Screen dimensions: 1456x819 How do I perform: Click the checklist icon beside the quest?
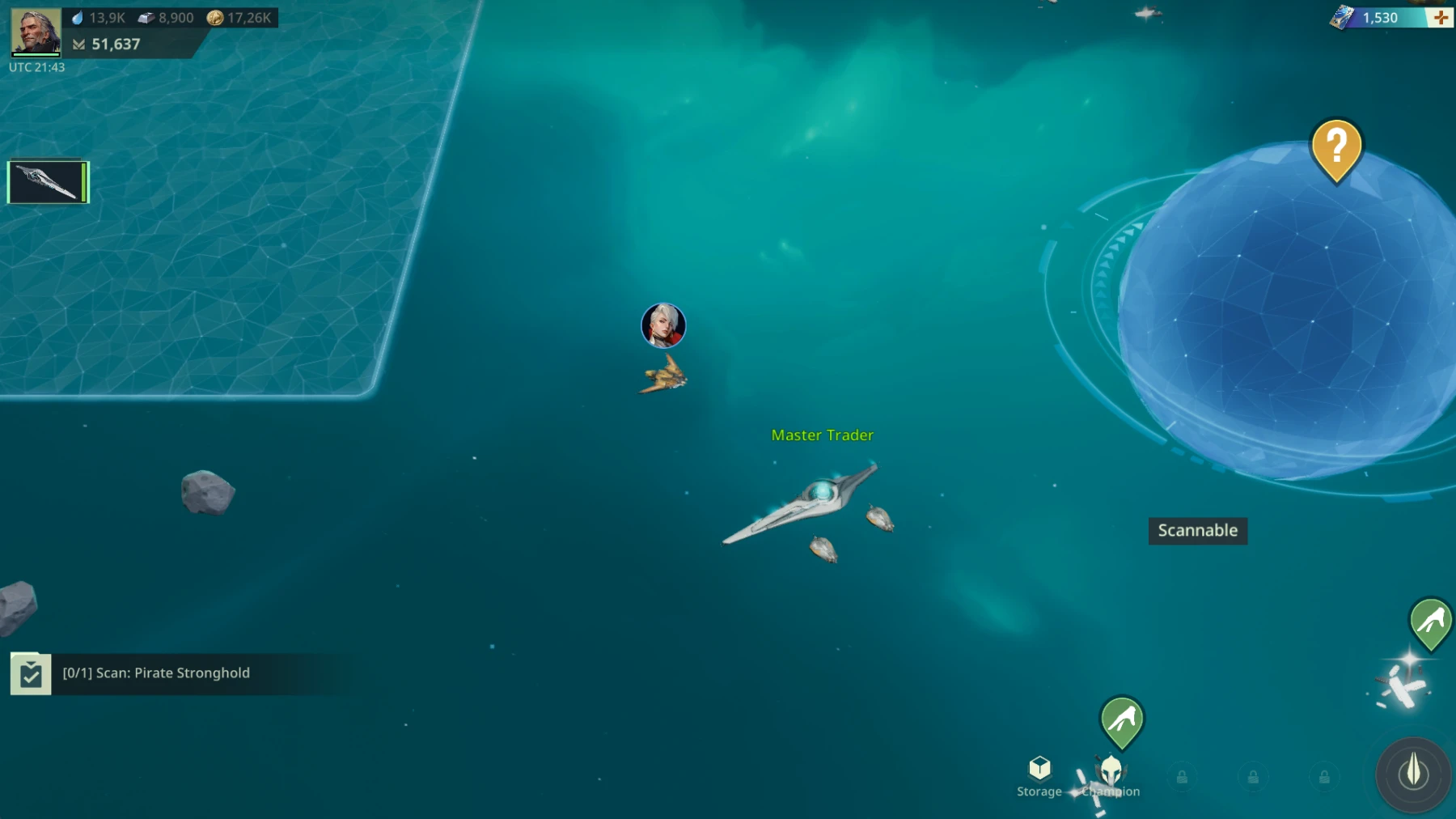point(31,674)
